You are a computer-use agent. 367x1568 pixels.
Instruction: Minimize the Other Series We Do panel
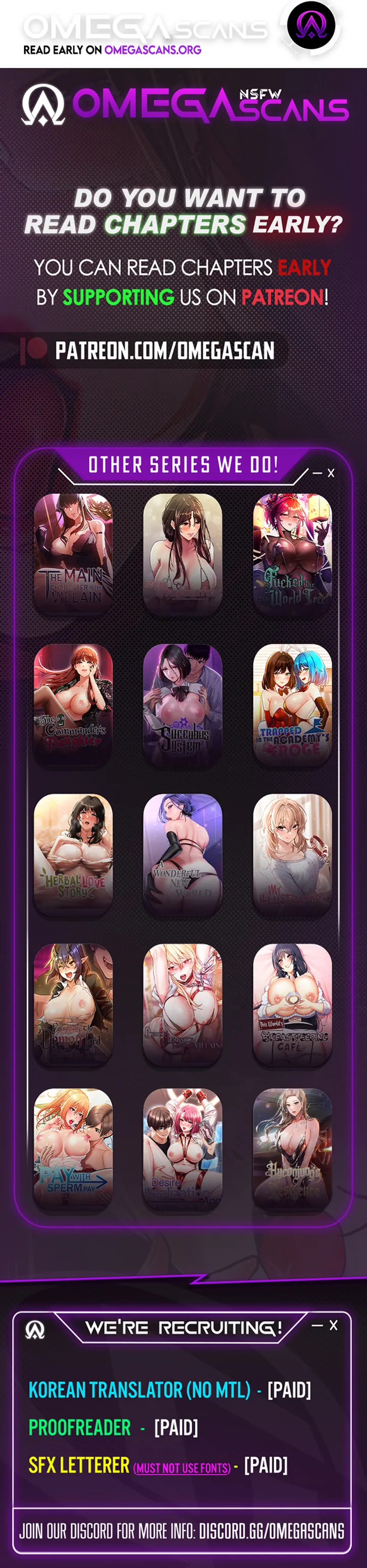tap(318, 473)
